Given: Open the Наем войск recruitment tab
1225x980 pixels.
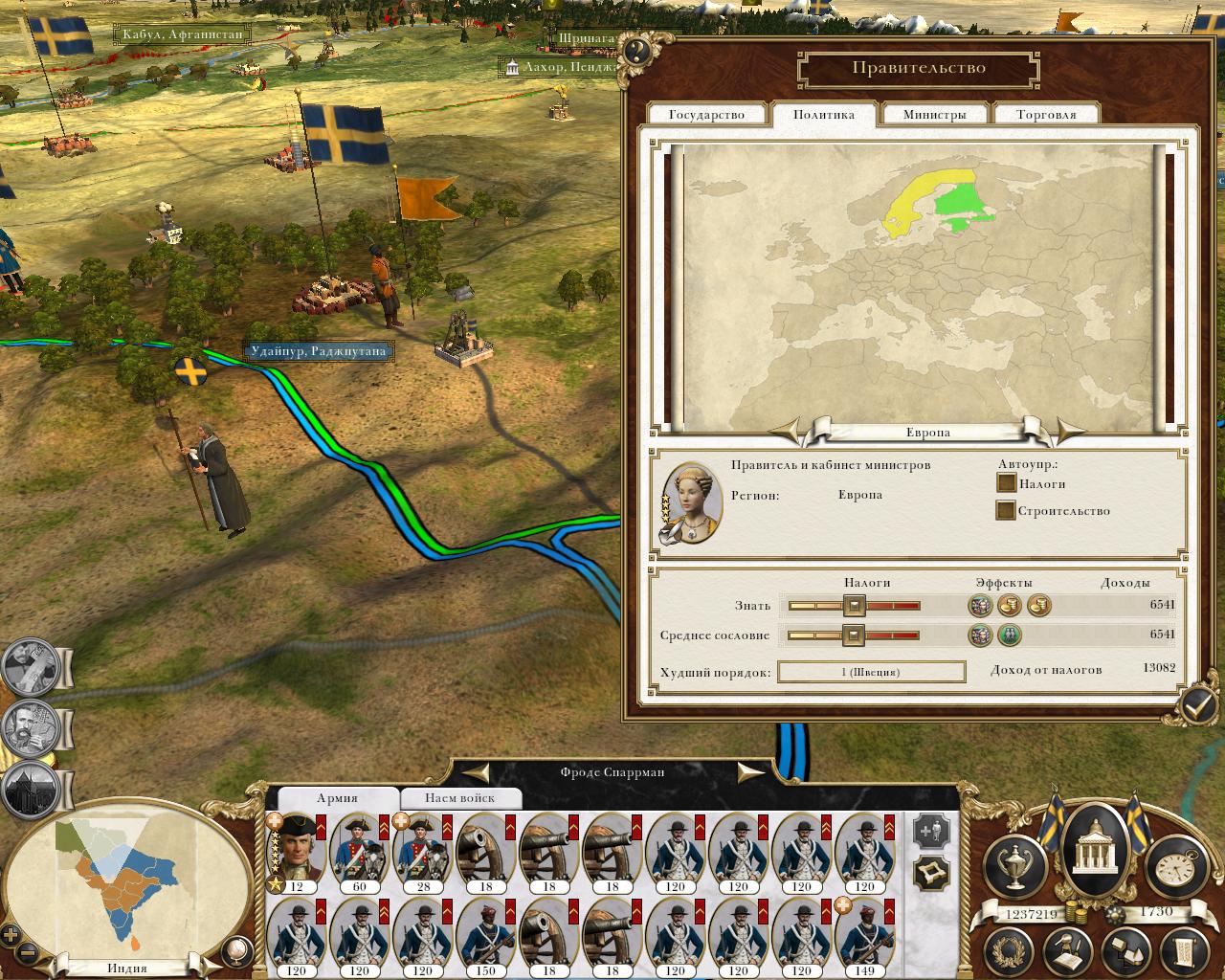Looking at the screenshot, I should (460, 798).
